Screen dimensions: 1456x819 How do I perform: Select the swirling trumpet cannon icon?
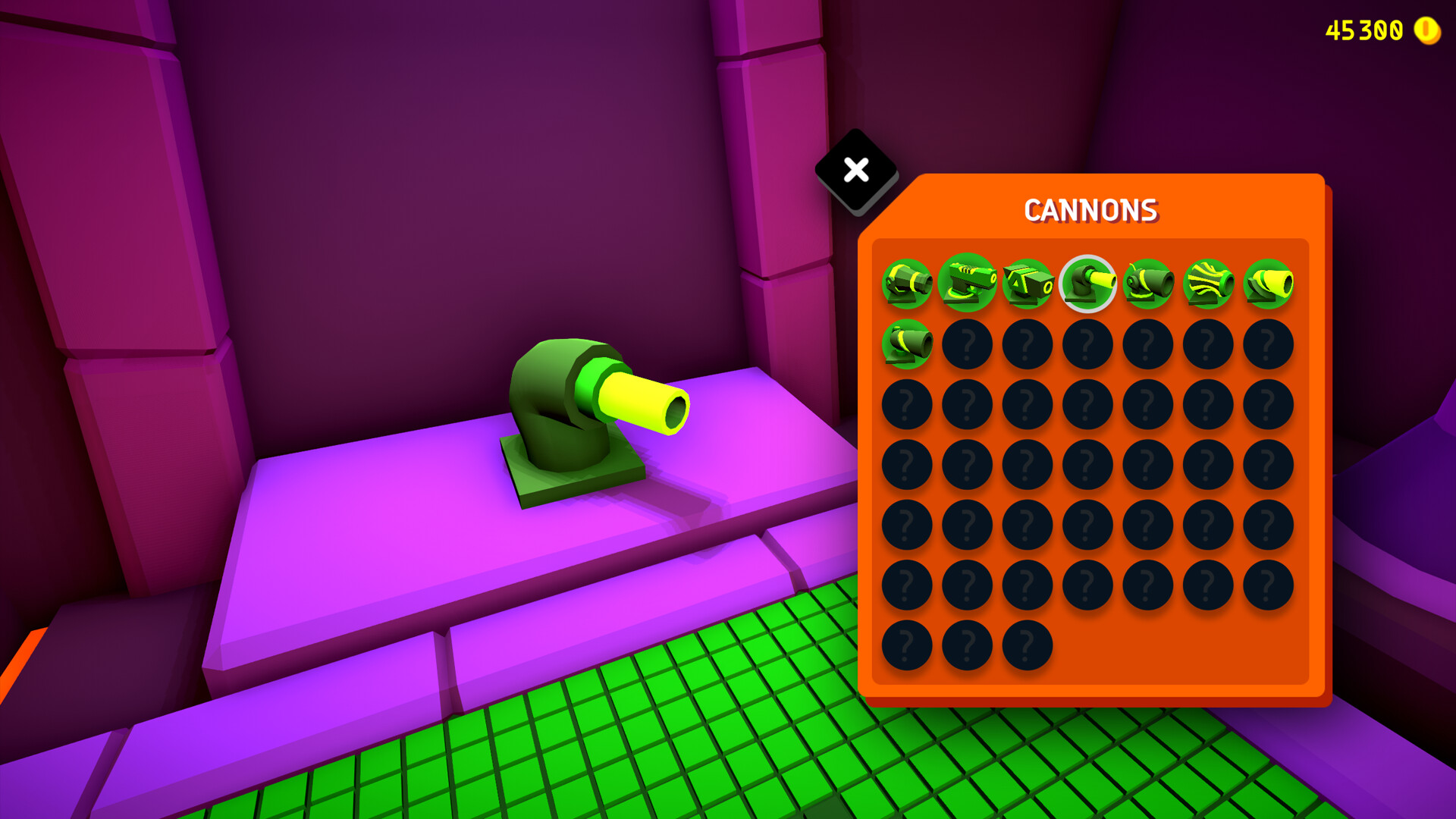coord(1205,284)
